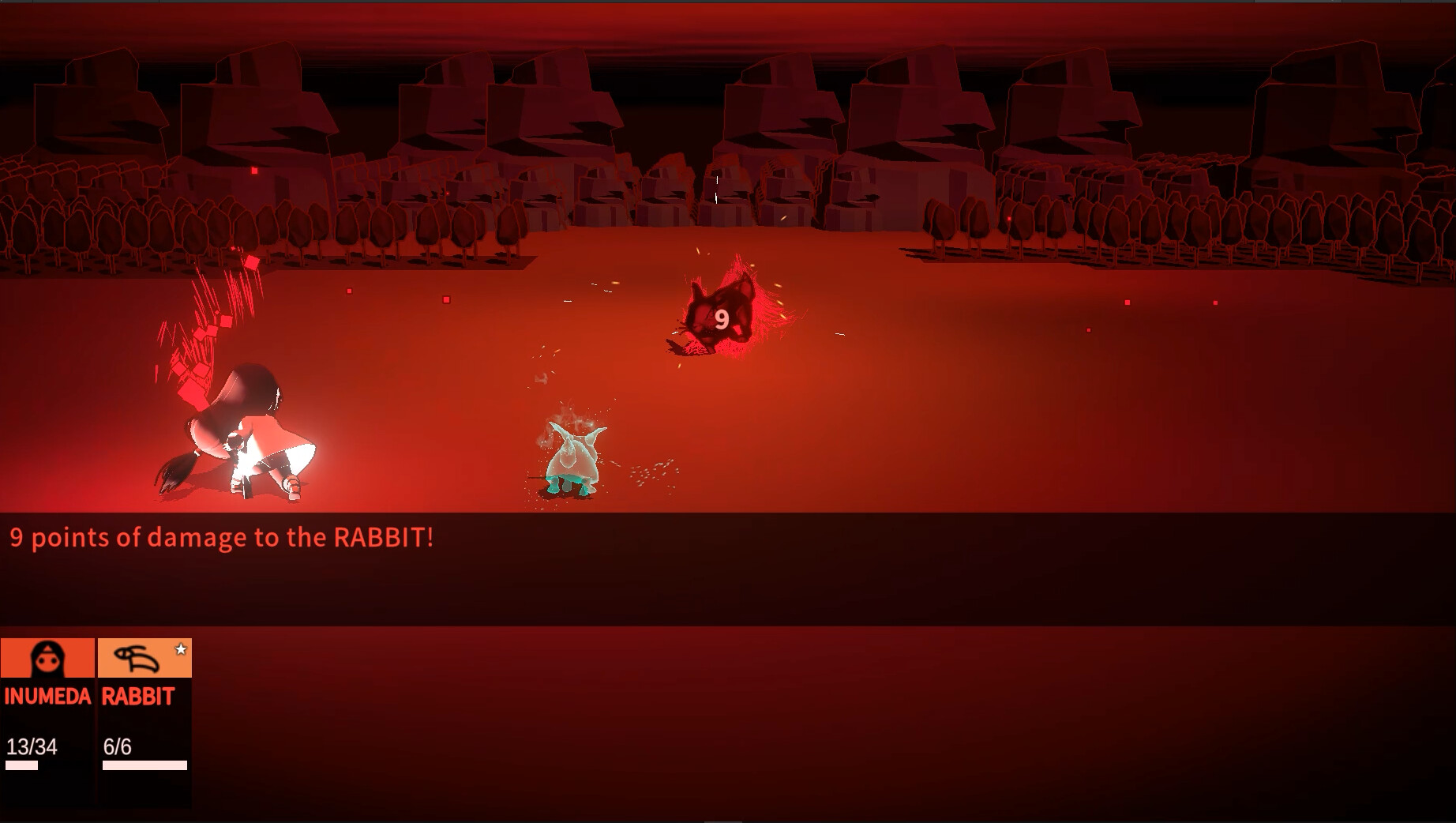Click the hooded face on INUMEDA's portrait
Screen dimensions: 1456x823
coord(47,659)
